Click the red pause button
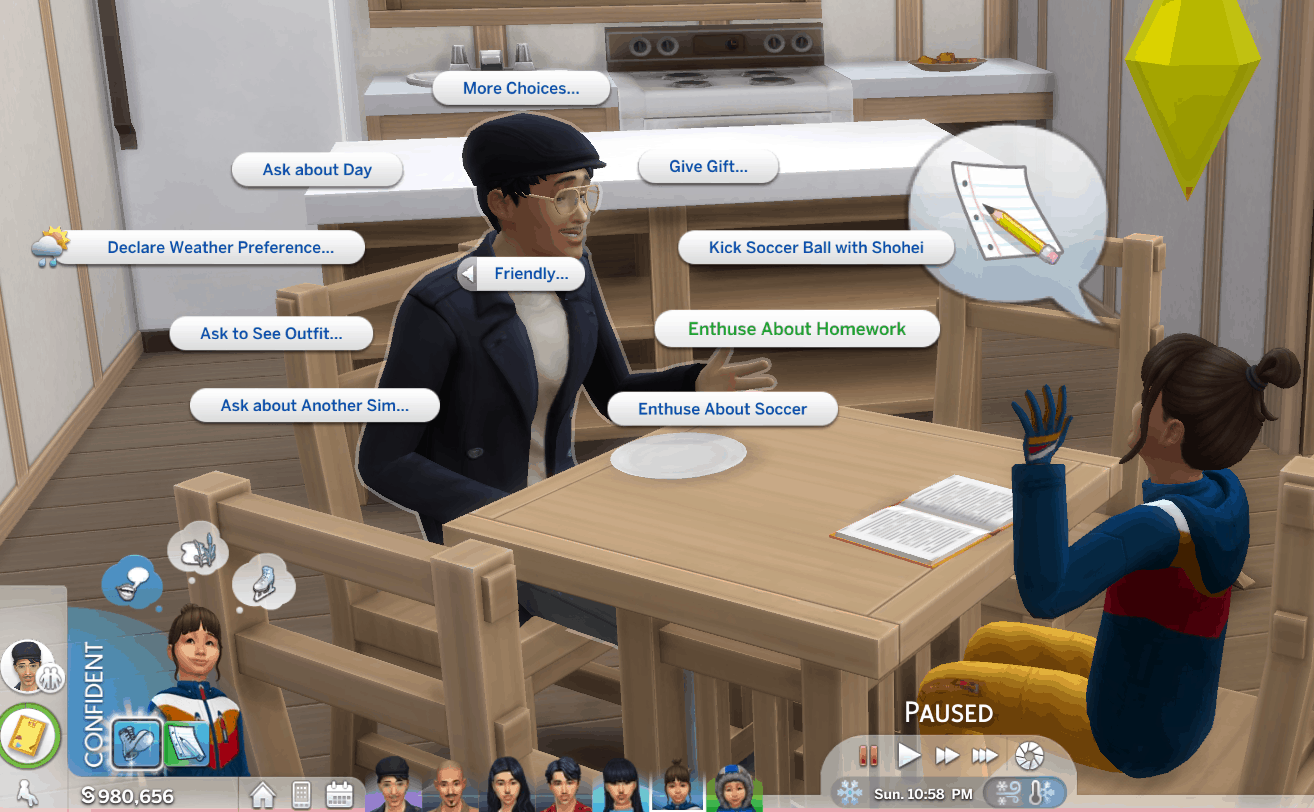The width and height of the screenshot is (1314, 812). pyautogui.click(x=868, y=755)
